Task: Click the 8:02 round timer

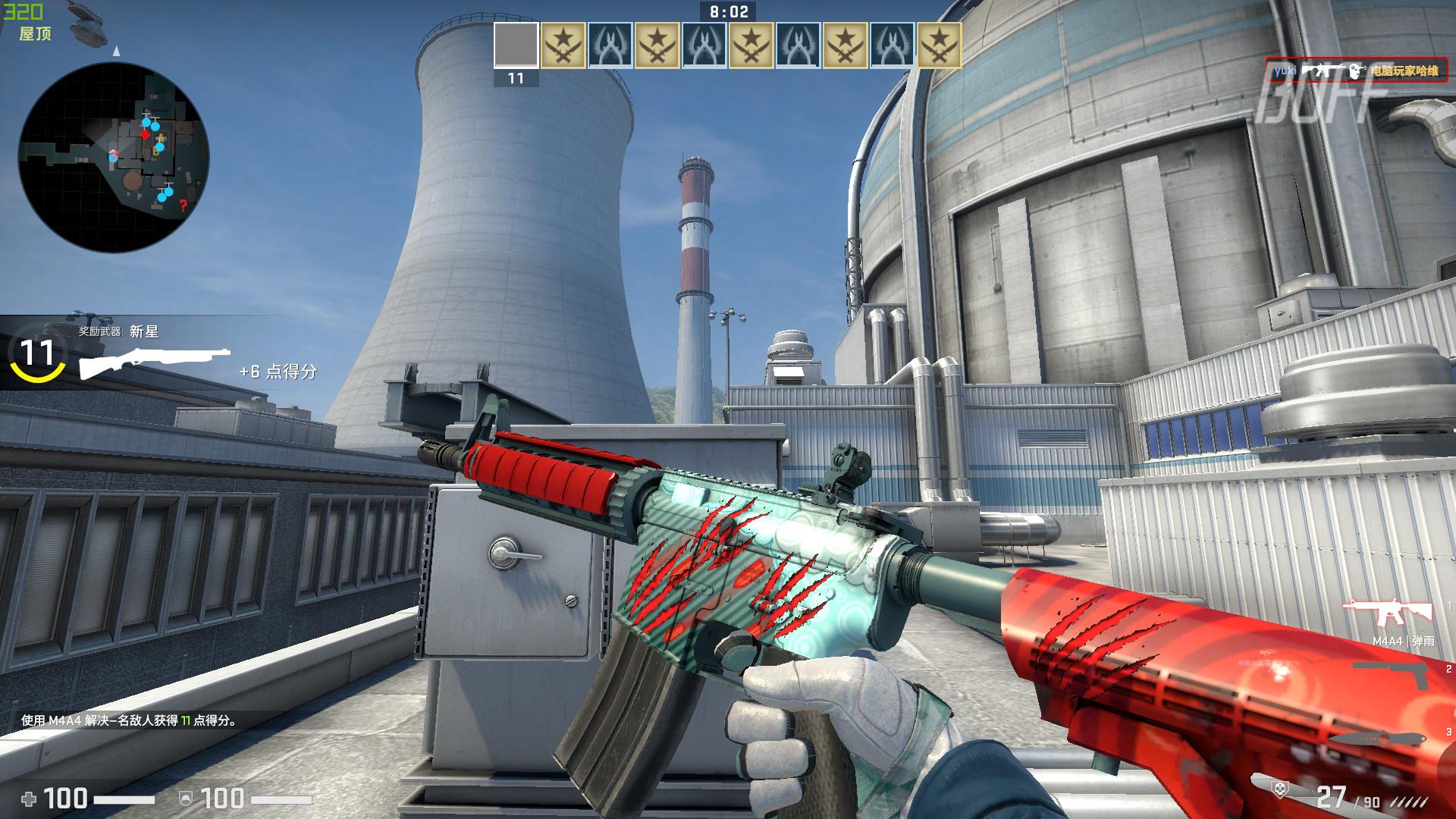Action: (x=728, y=11)
